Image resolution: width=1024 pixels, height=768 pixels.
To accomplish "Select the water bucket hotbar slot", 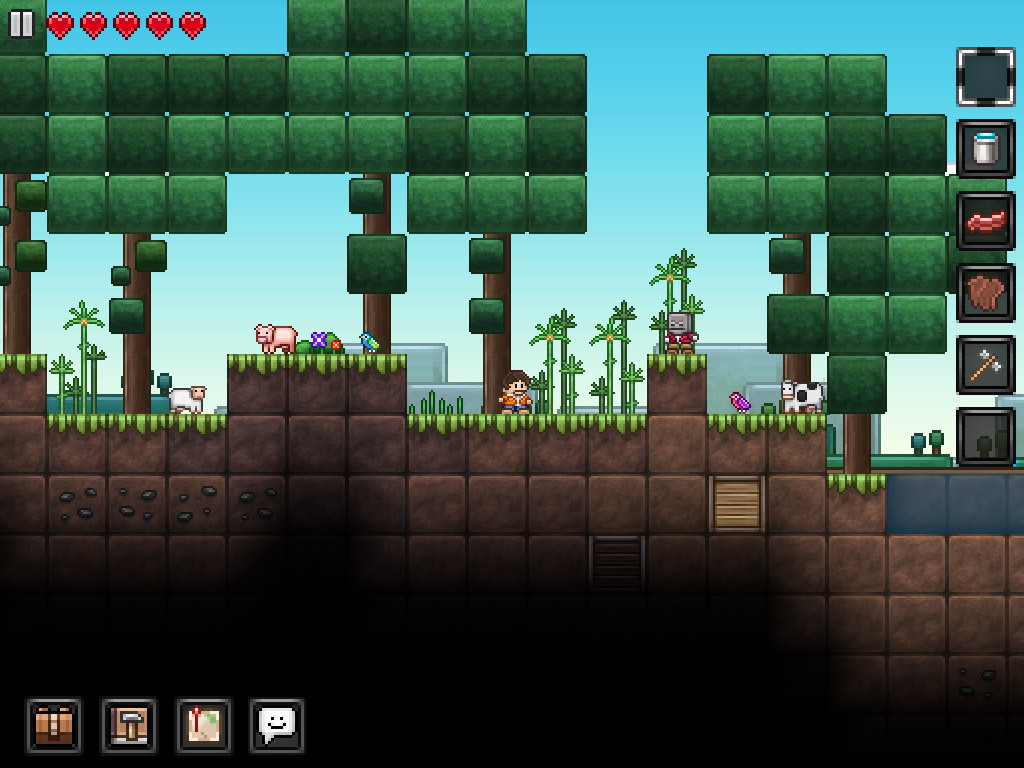I will tap(985, 149).
